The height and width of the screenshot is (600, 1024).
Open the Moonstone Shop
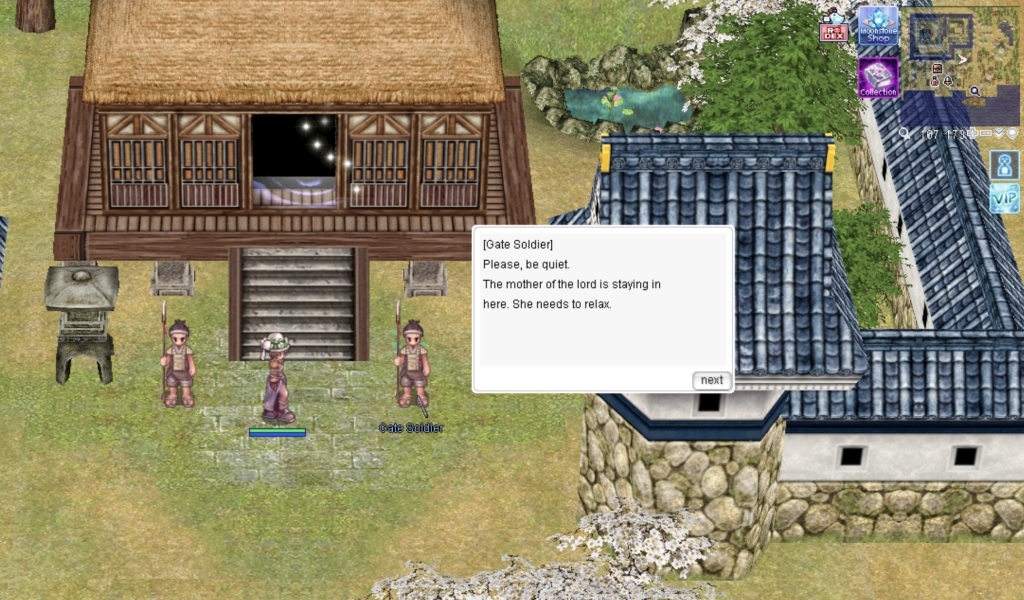[877, 26]
